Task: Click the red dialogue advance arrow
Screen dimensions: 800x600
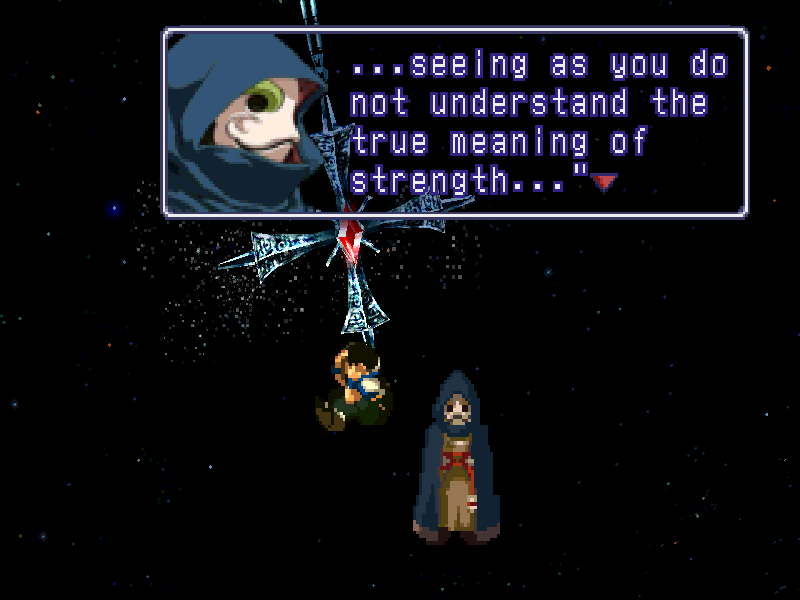Action: coord(604,182)
